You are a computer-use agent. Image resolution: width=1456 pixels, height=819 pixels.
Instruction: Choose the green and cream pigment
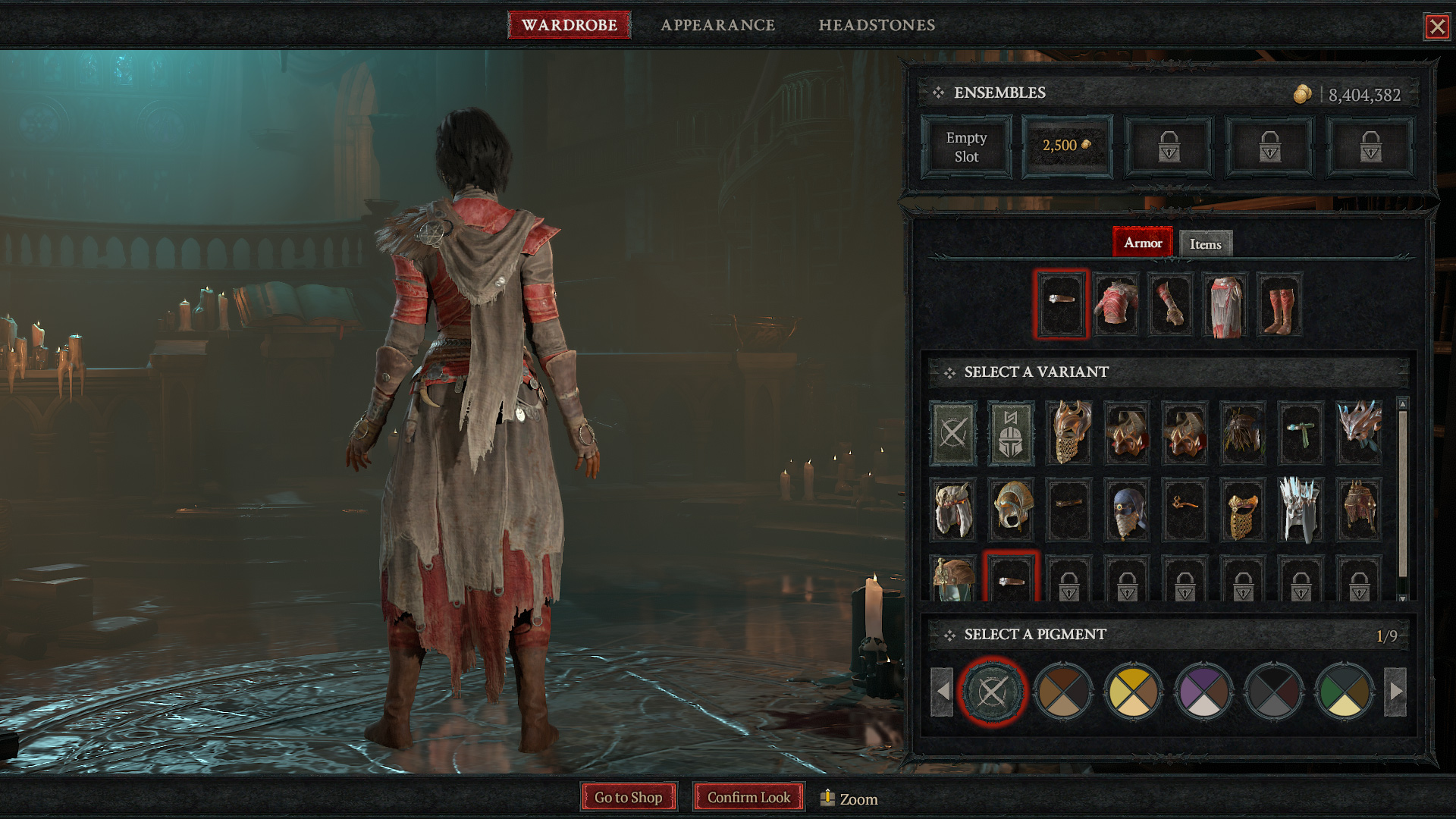point(1345,691)
